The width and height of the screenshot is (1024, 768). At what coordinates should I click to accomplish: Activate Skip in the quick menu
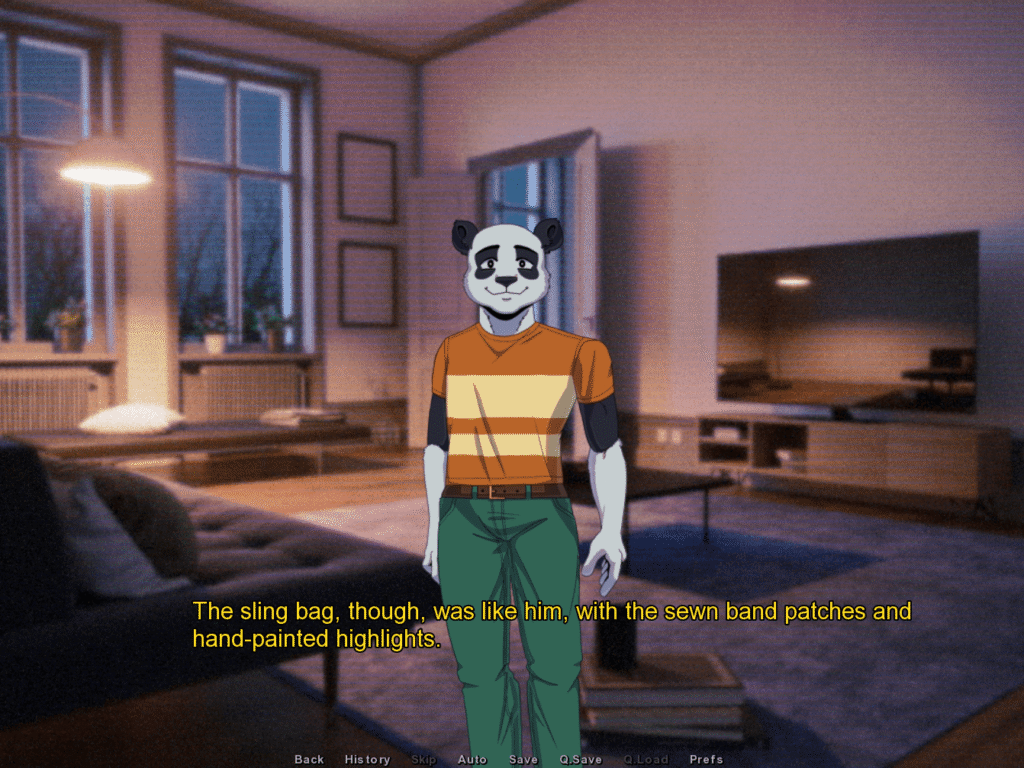pyautogui.click(x=424, y=760)
